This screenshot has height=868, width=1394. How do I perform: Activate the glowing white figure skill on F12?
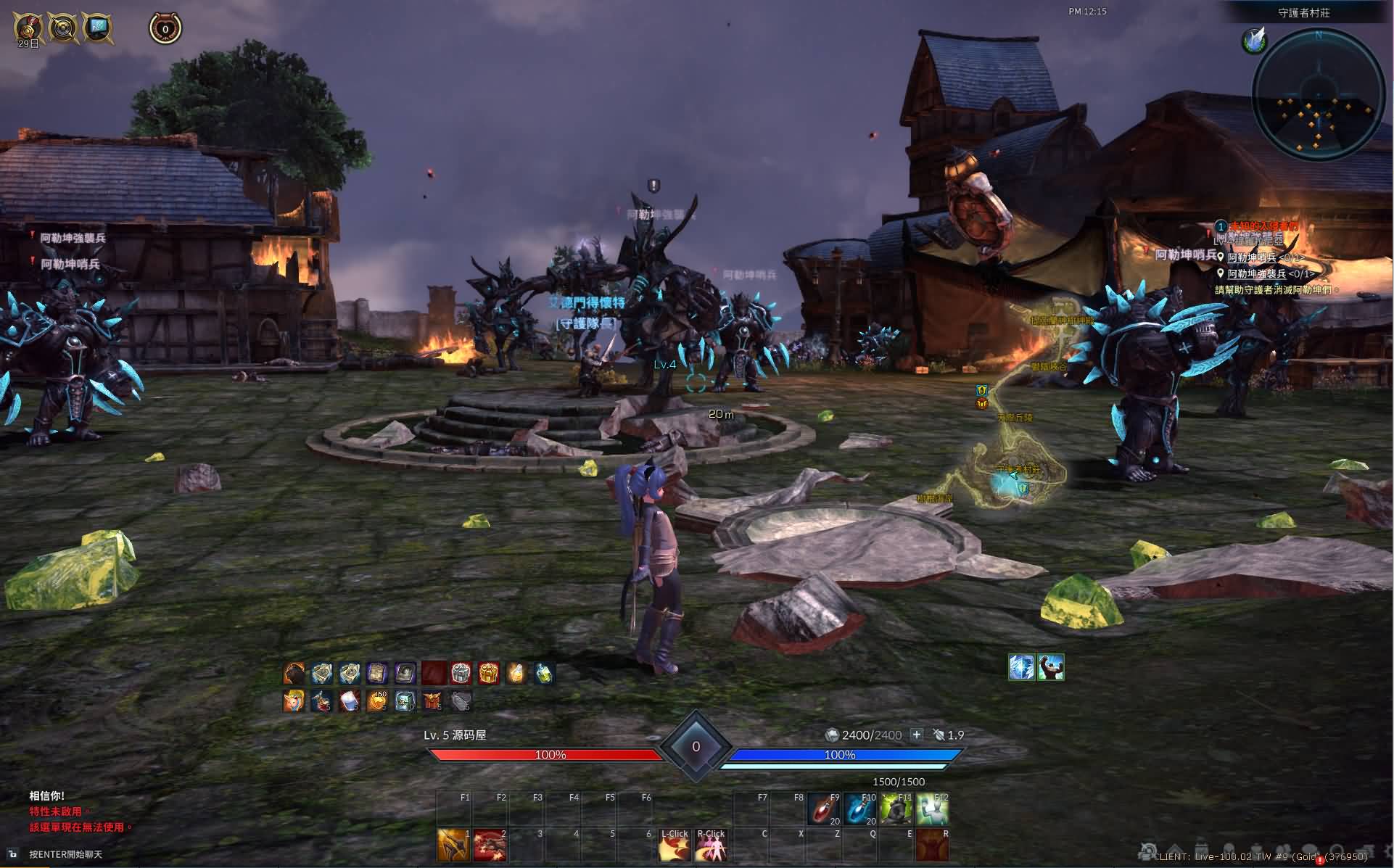pos(932,809)
